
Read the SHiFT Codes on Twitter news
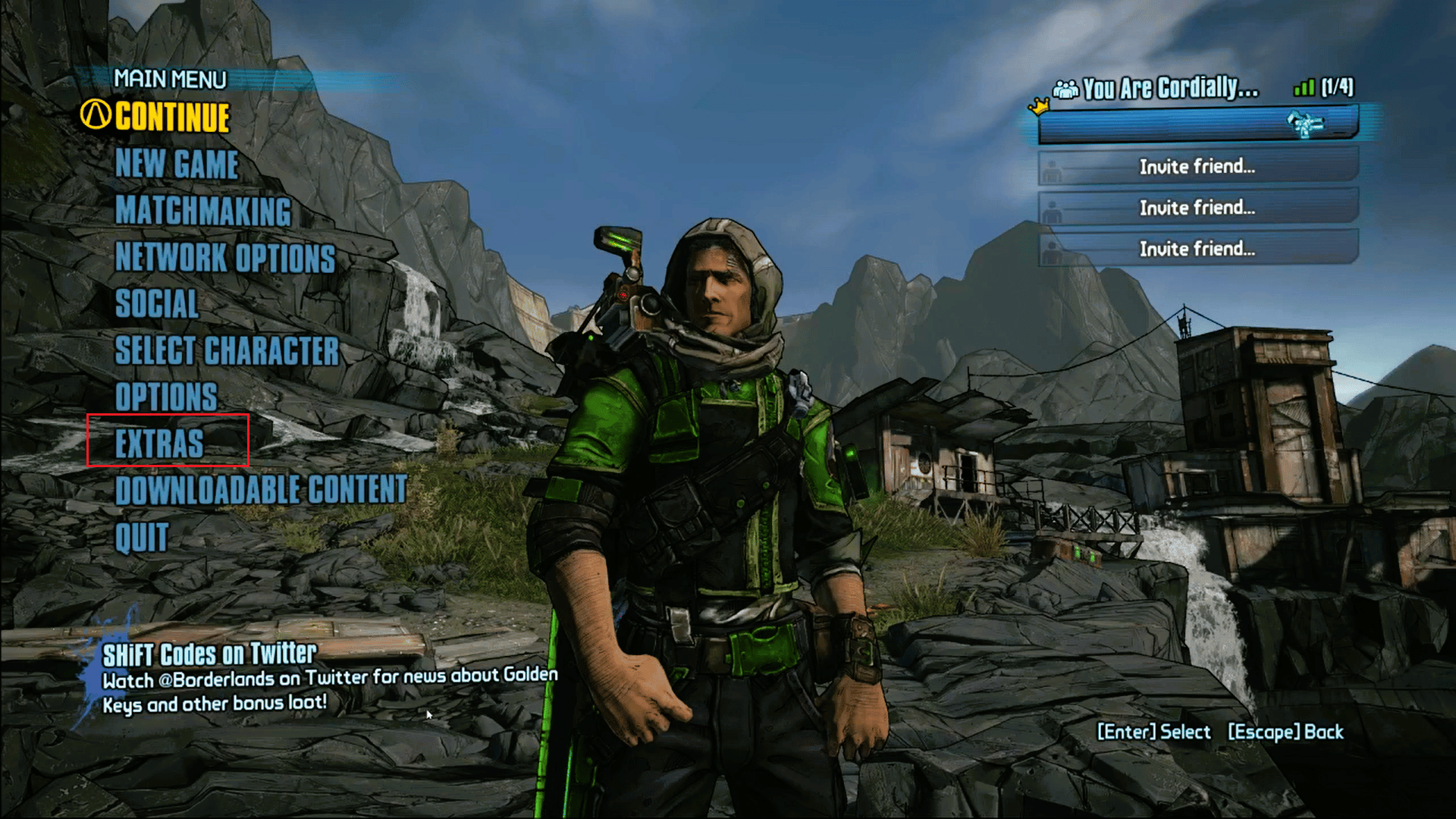click(x=210, y=654)
